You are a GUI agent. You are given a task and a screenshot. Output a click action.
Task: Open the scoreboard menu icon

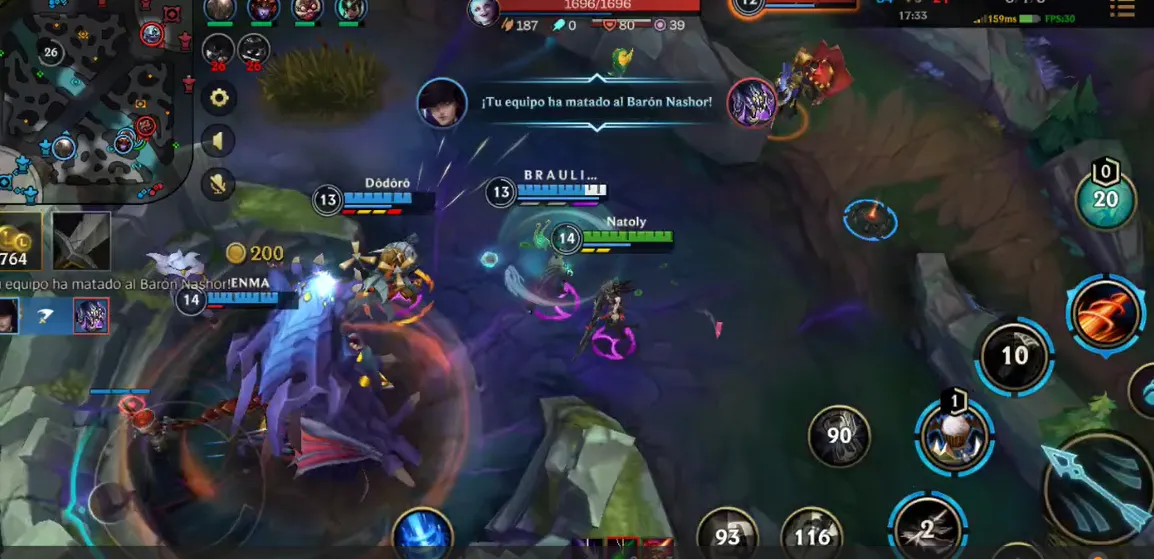tap(1122, 10)
